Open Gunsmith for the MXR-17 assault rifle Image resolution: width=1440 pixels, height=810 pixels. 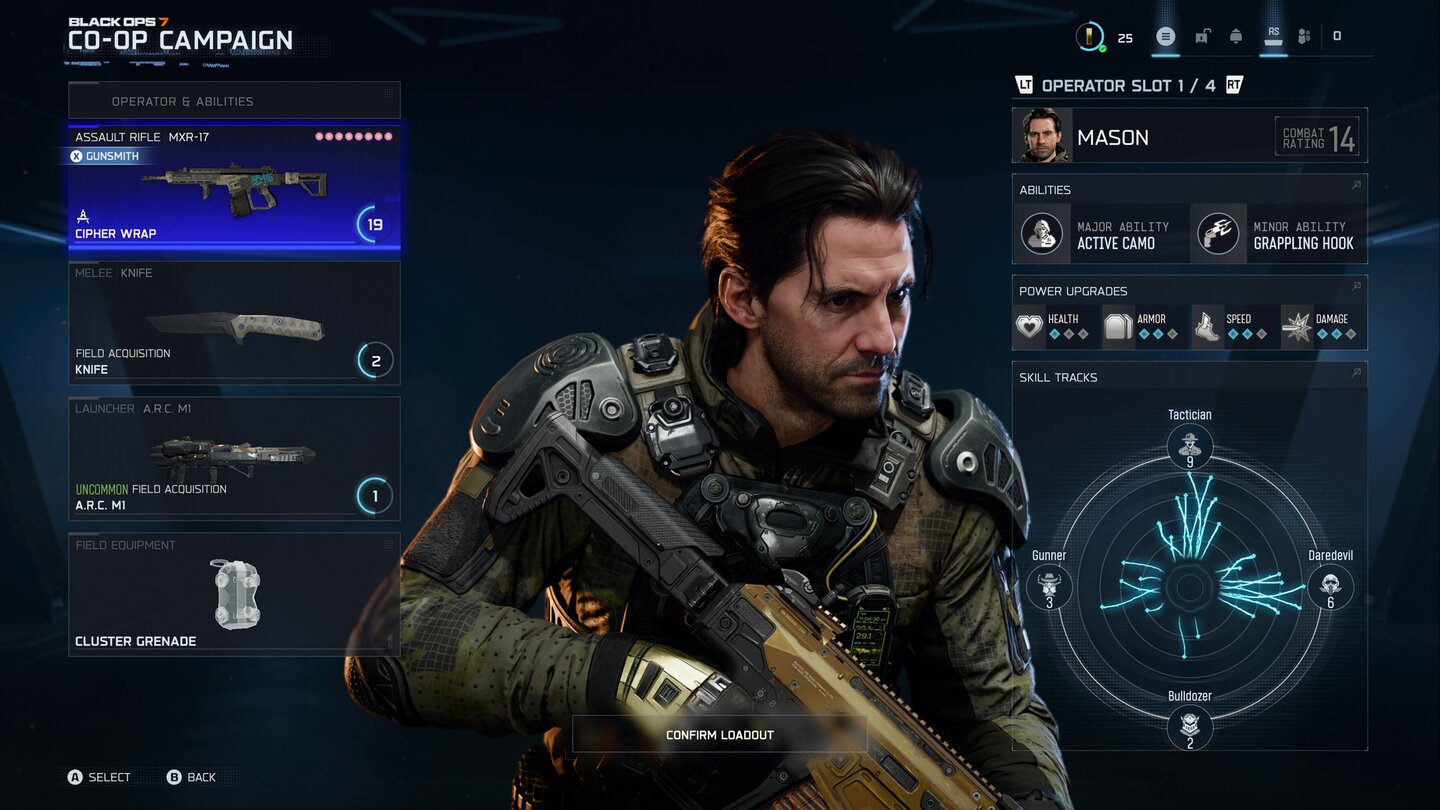point(106,156)
